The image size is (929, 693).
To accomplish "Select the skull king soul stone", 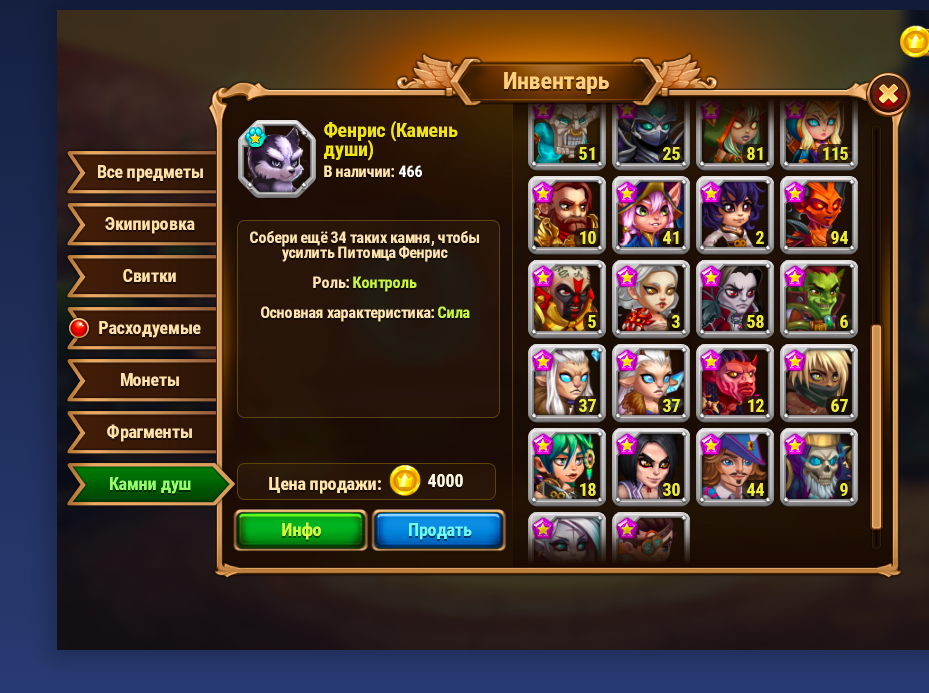I will click(x=819, y=466).
